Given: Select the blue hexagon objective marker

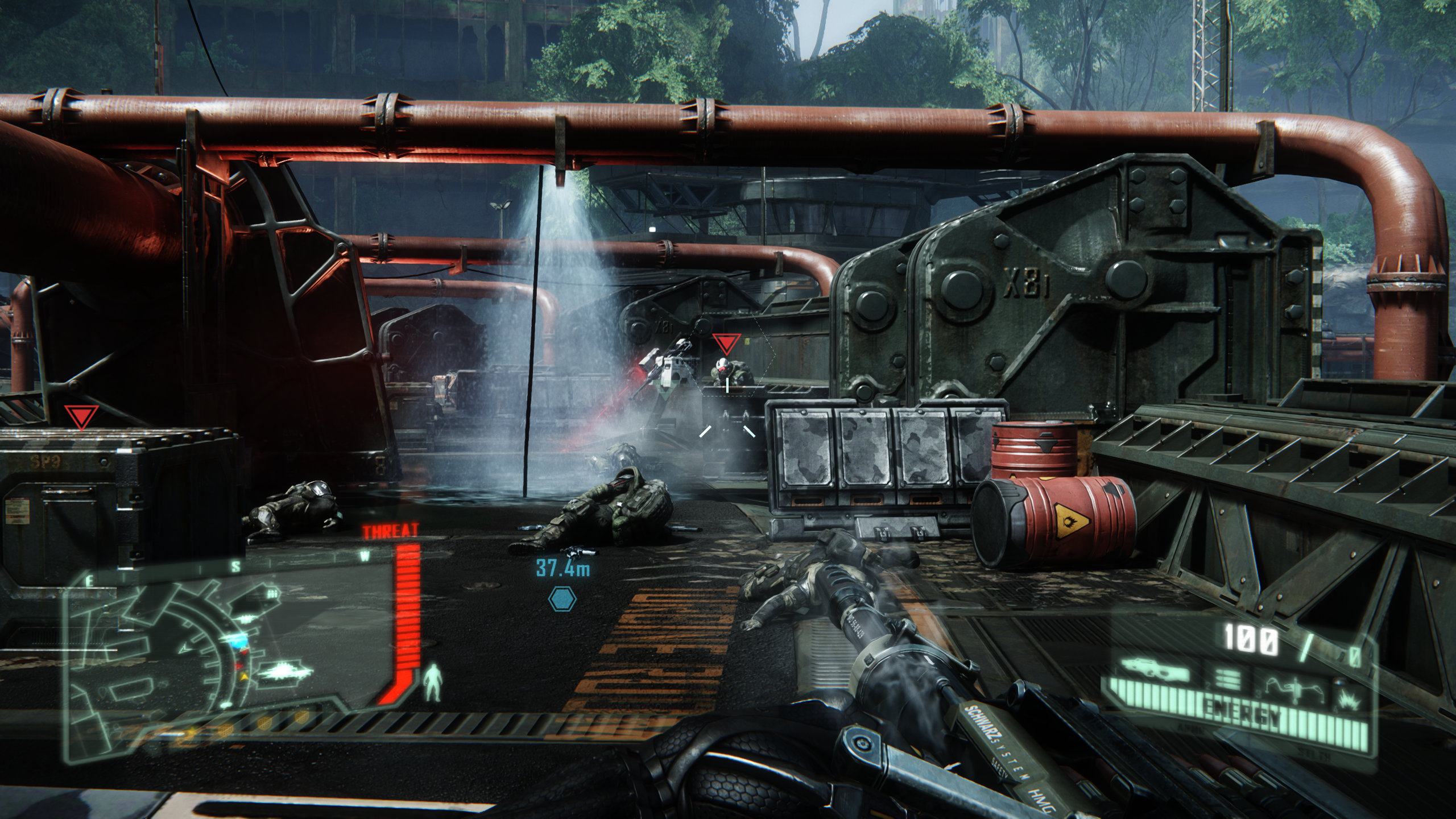Looking at the screenshot, I should pyautogui.click(x=562, y=599).
